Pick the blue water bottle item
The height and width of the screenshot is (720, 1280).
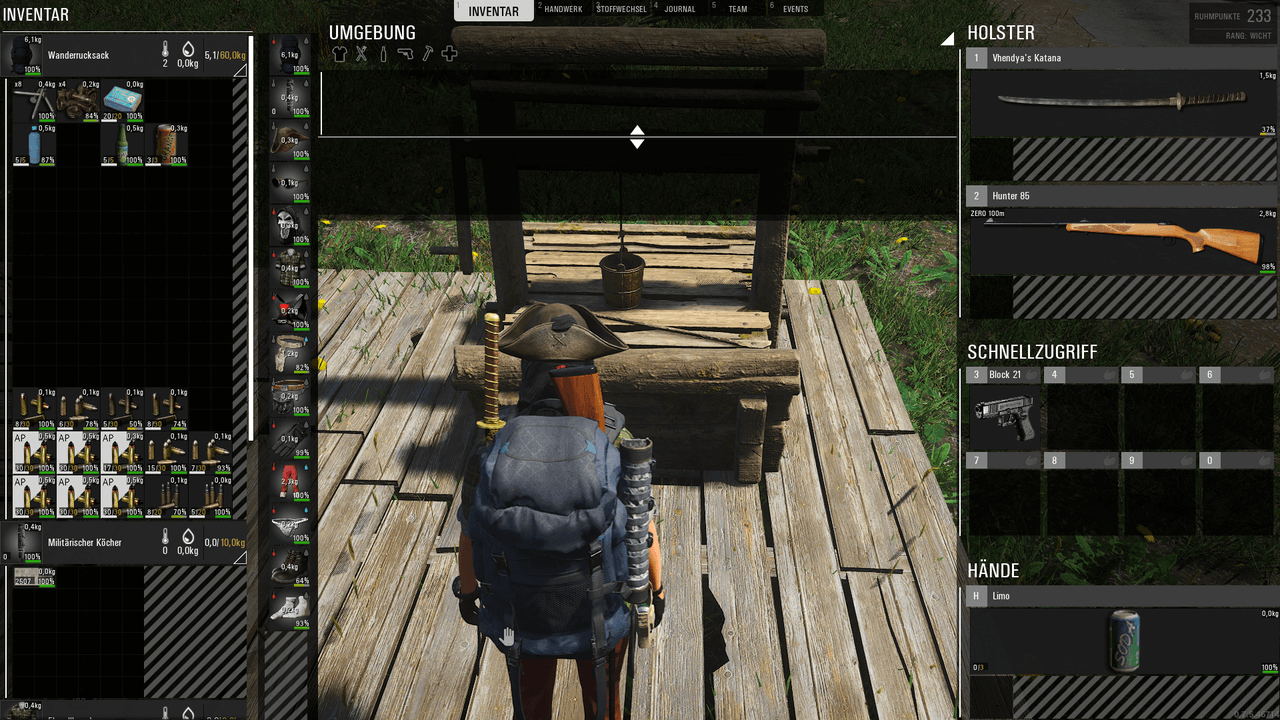point(34,145)
